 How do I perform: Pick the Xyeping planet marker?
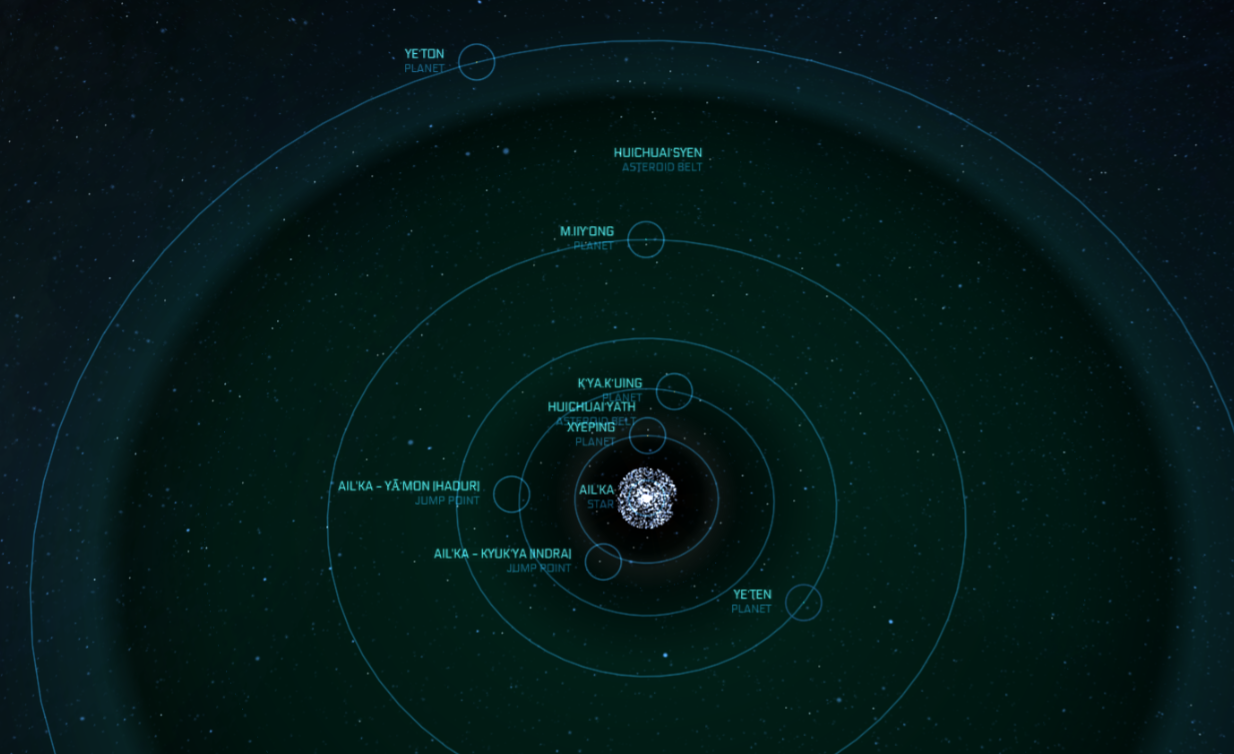[648, 435]
